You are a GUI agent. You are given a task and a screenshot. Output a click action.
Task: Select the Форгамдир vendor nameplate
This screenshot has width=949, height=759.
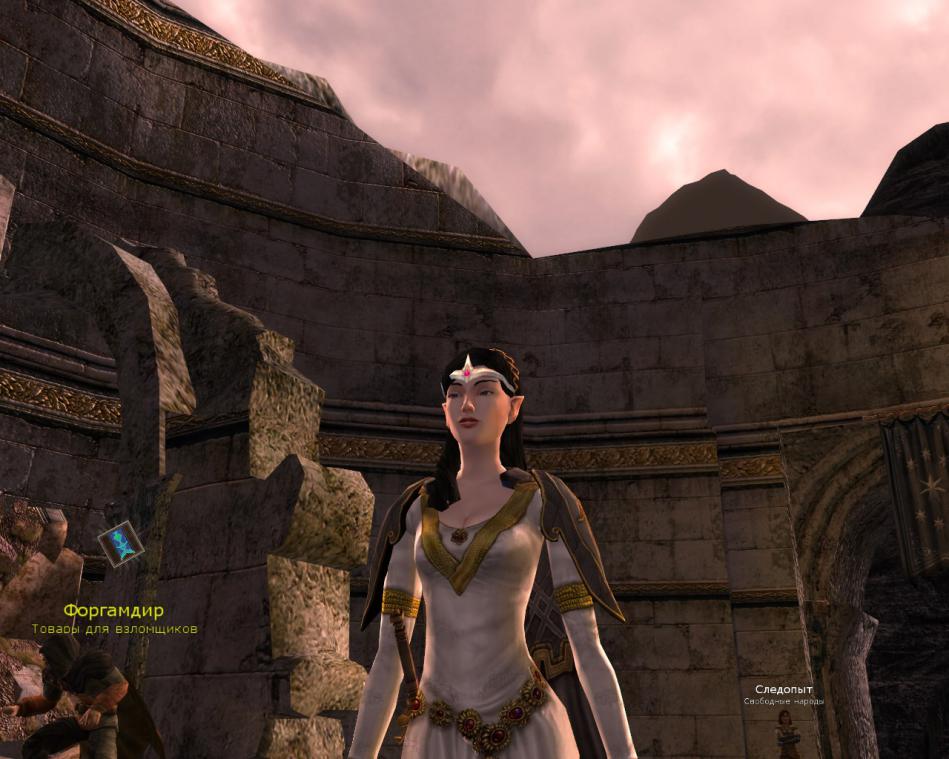click(113, 610)
